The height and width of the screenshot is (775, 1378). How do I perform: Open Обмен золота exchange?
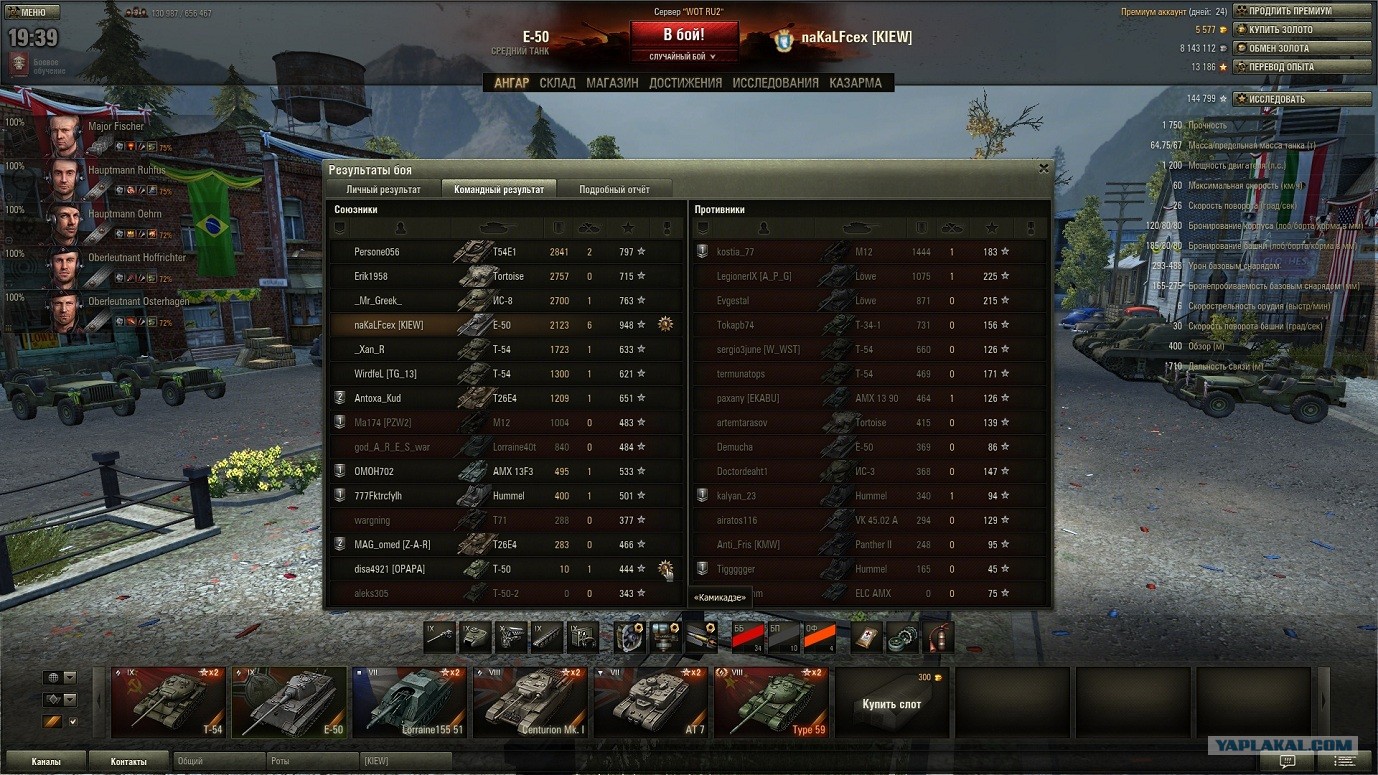[1302, 48]
